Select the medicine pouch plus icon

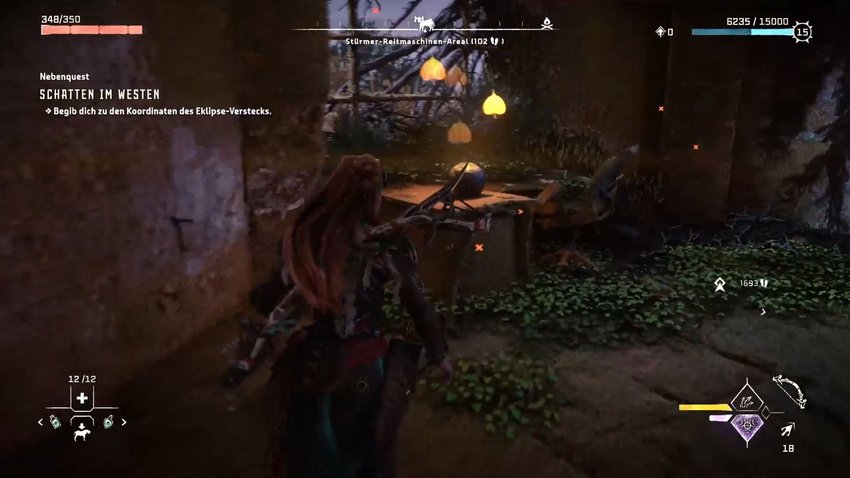82,398
